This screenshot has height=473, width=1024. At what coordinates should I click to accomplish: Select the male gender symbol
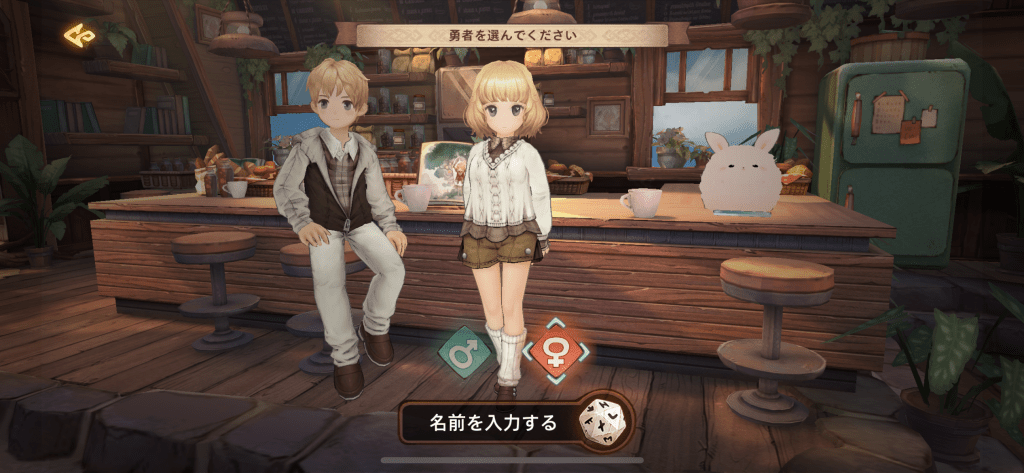[465, 352]
